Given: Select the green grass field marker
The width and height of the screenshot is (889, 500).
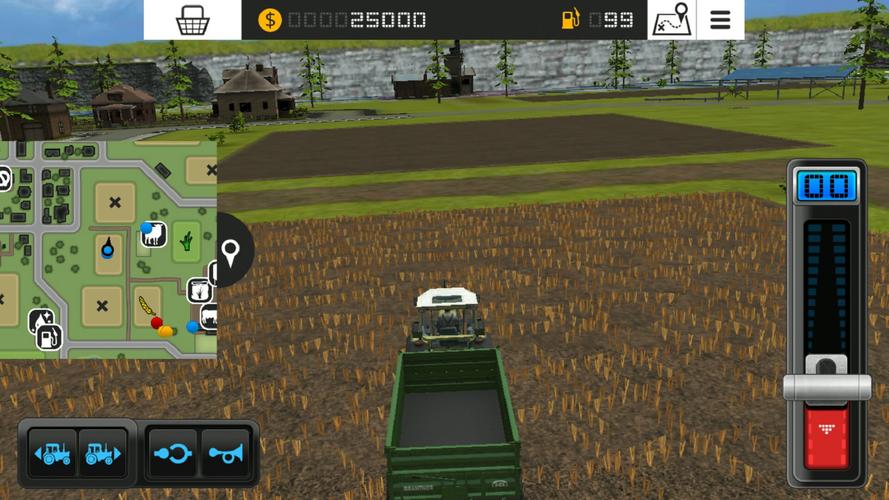Looking at the screenshot, I should pos(186,240).
